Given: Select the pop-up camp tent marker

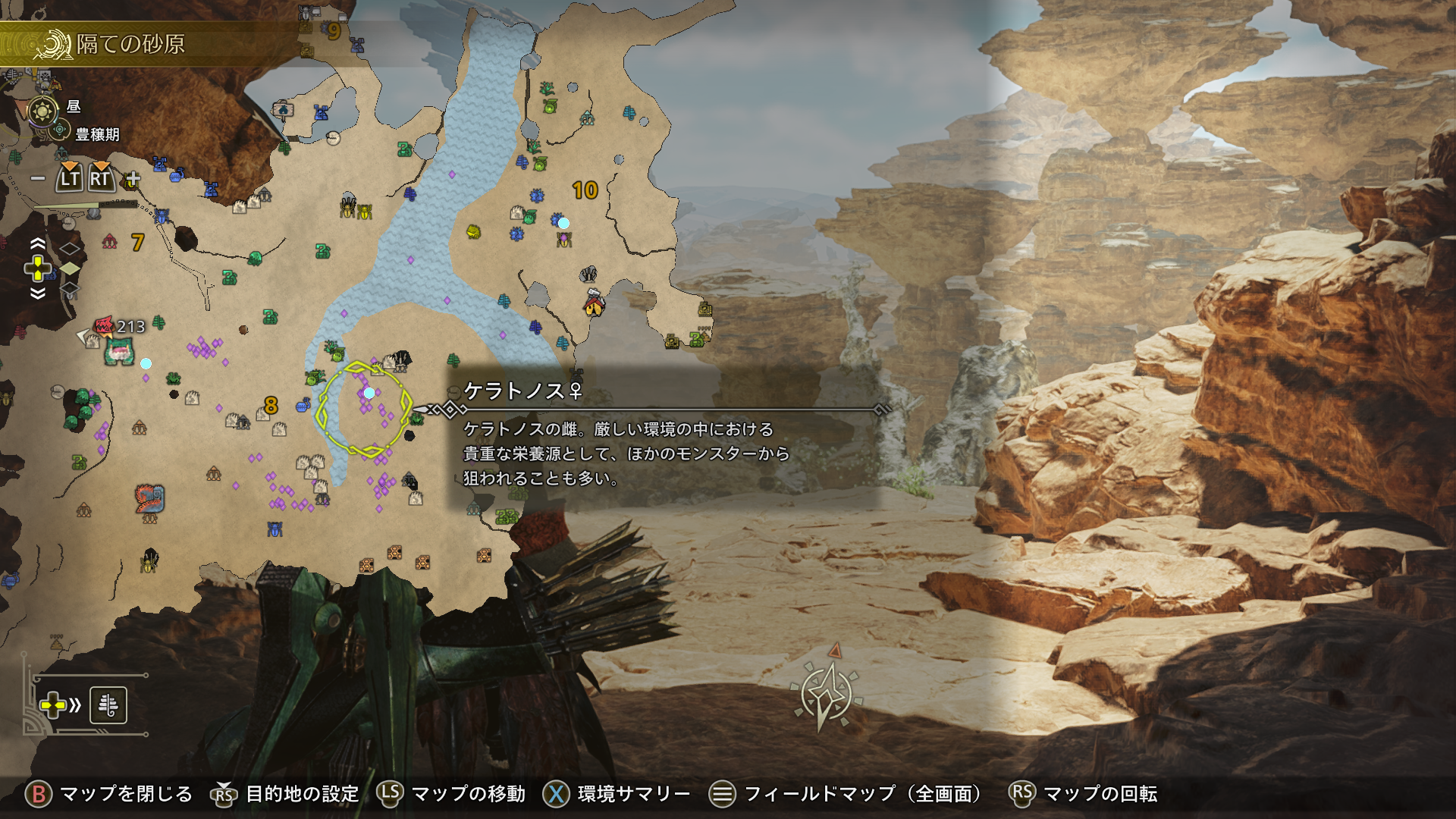Looking at the screenshot, I should click(594, 304).
